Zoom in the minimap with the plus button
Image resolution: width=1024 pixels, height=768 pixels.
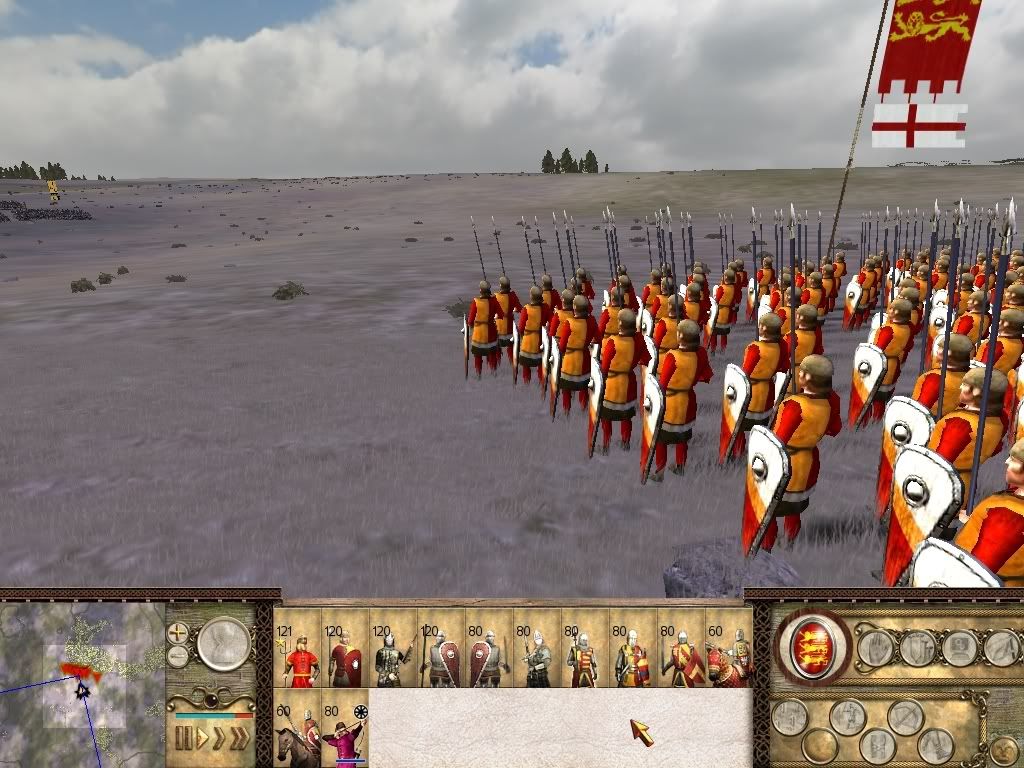[x=178, y=633]
